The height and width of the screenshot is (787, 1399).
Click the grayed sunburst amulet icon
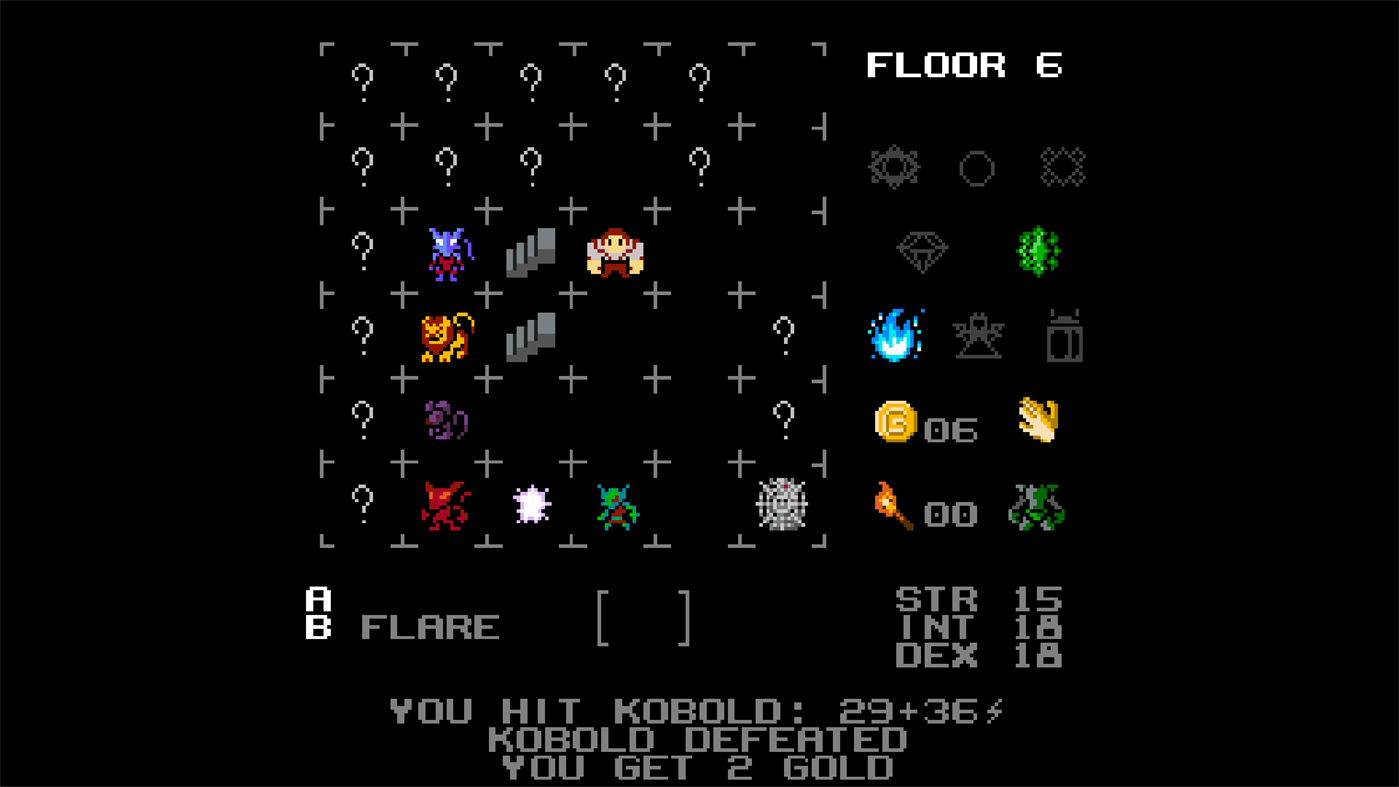pos(893,167)
